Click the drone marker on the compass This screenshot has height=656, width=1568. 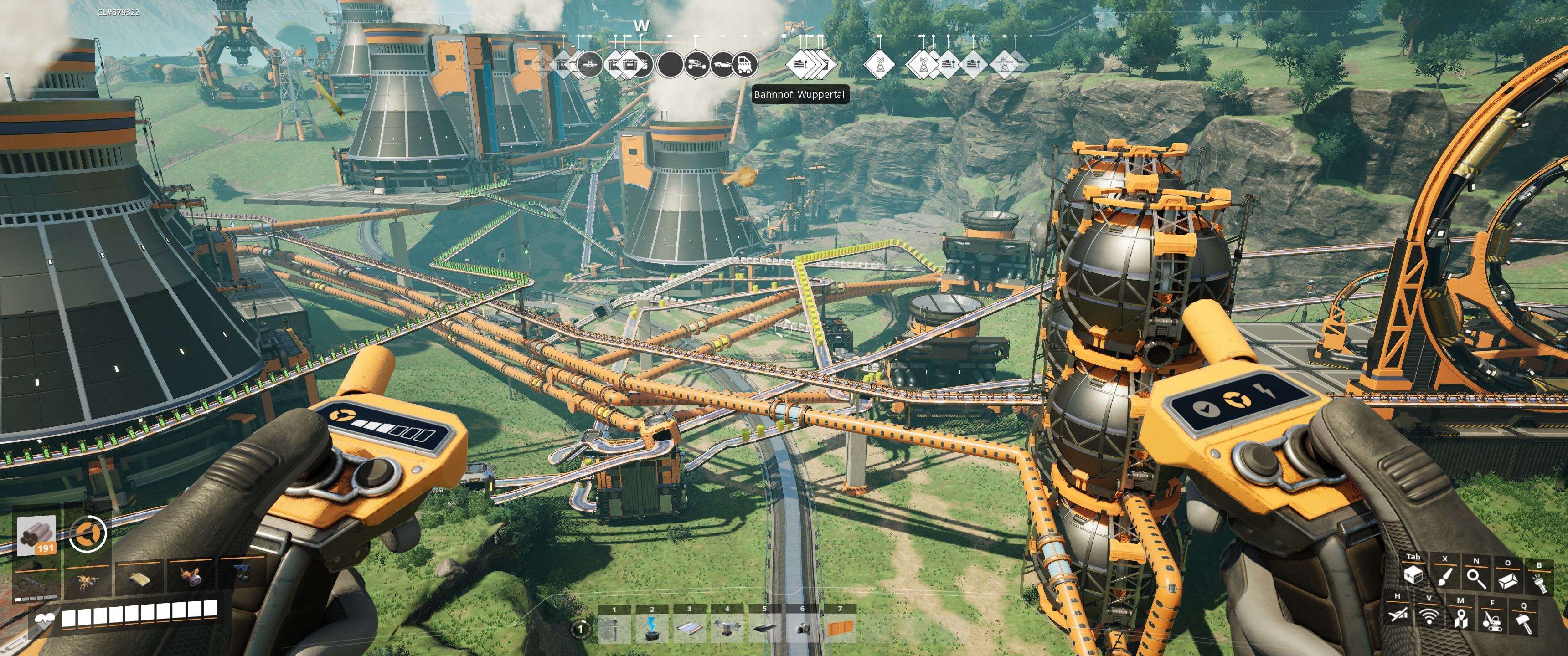pos(588,64)
